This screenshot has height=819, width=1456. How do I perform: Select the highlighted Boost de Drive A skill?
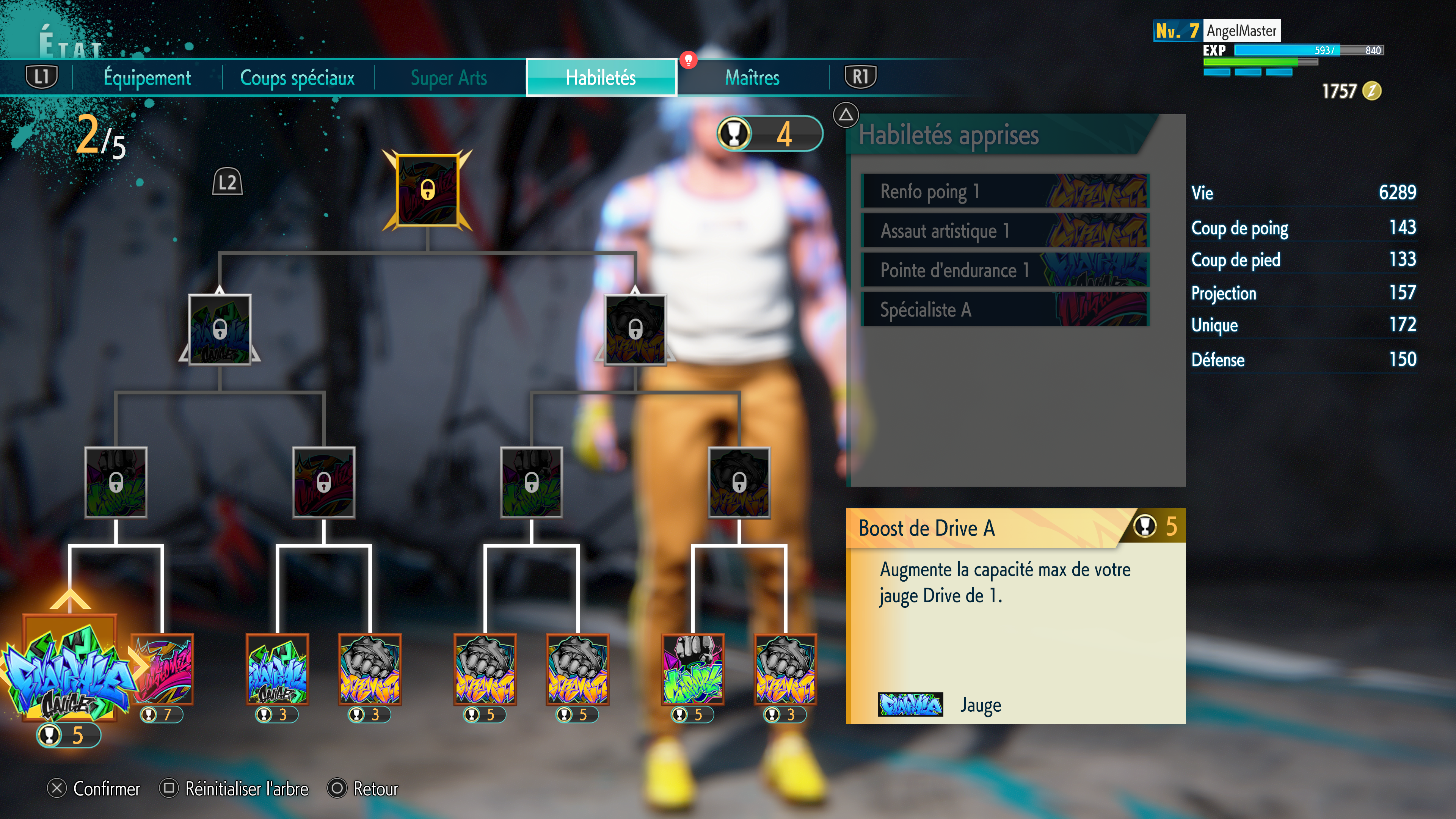[x=69, y=670]
